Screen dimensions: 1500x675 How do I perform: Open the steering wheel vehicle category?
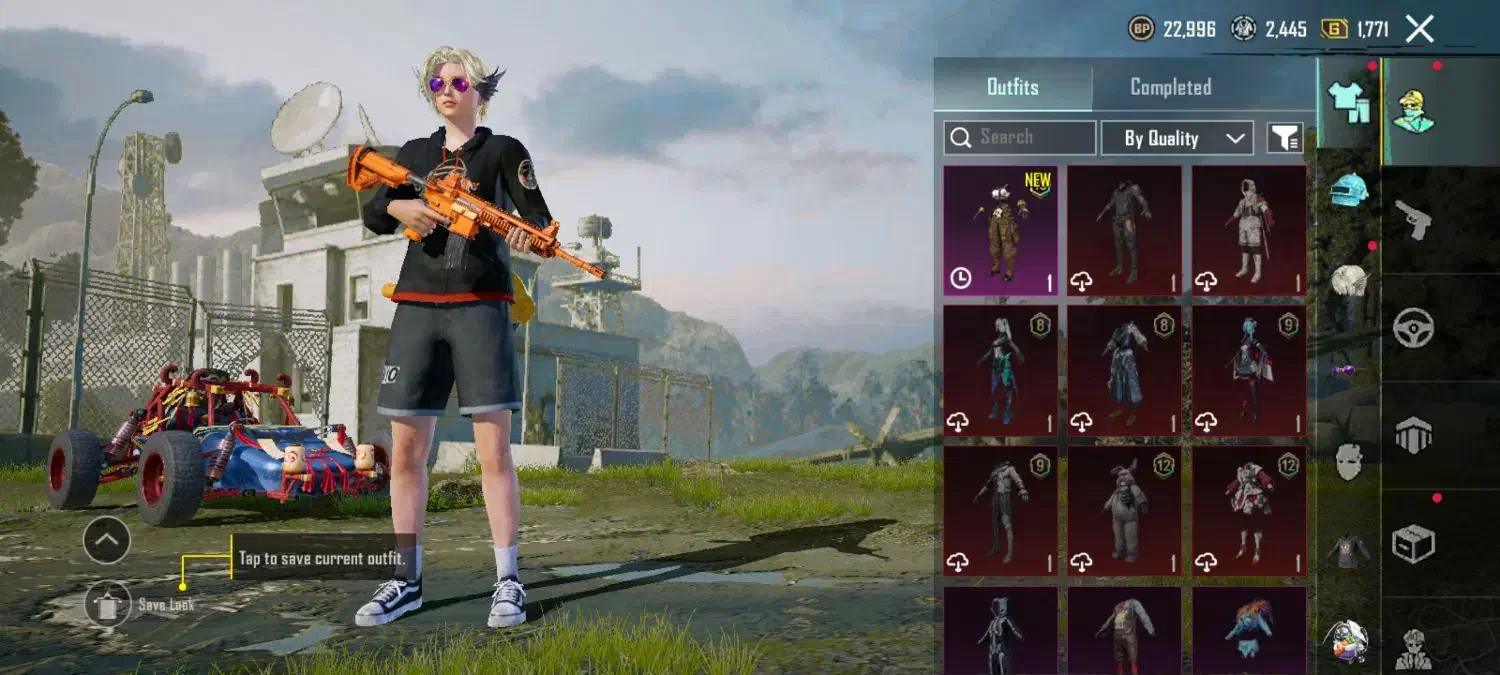1413,327
